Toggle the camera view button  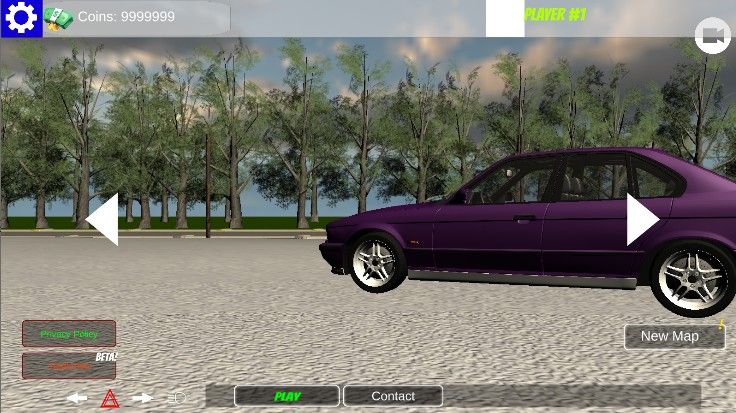[x=713, y=37]
